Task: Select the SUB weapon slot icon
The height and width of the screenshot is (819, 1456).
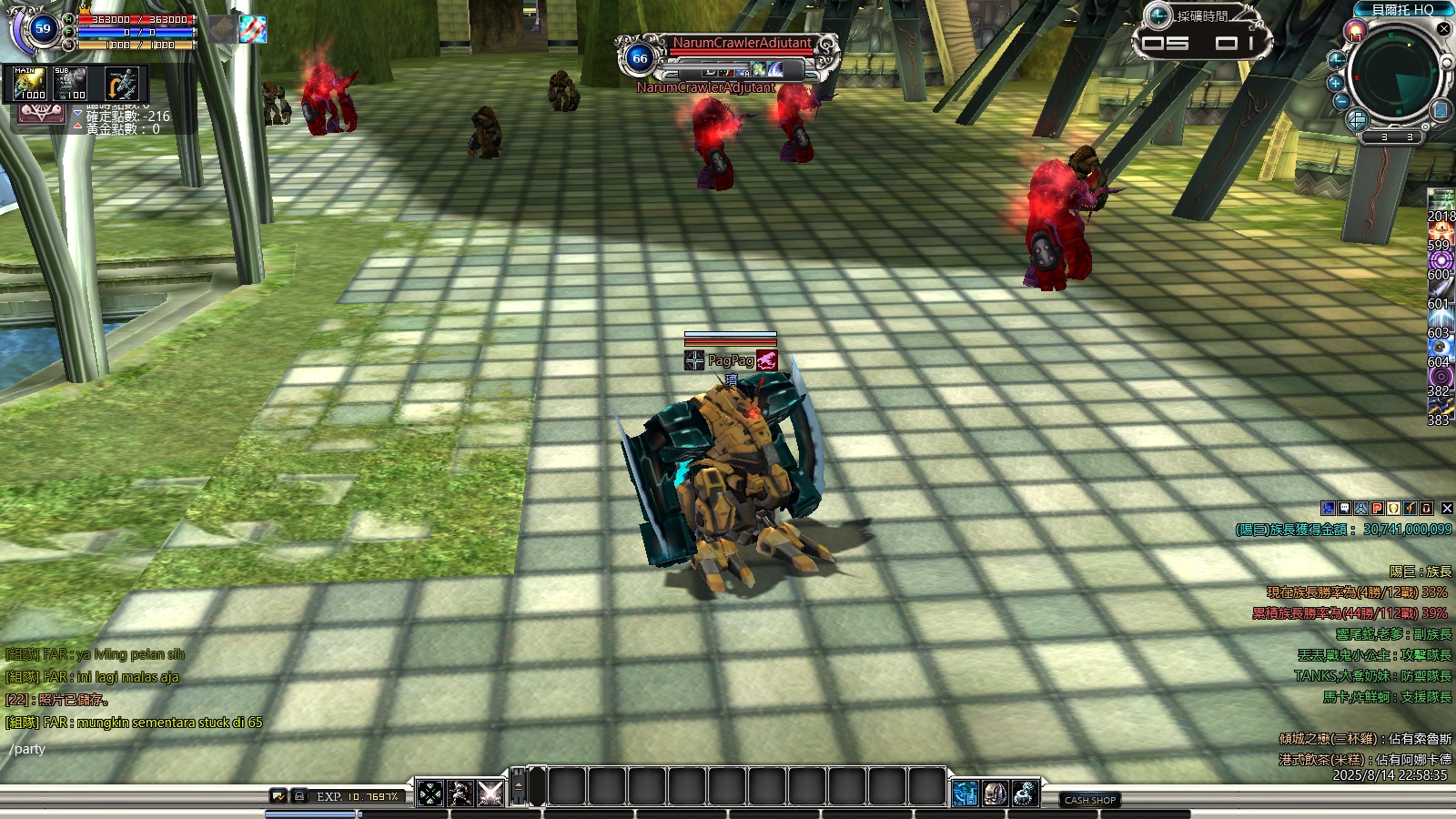Action: [x=70, y=84]
